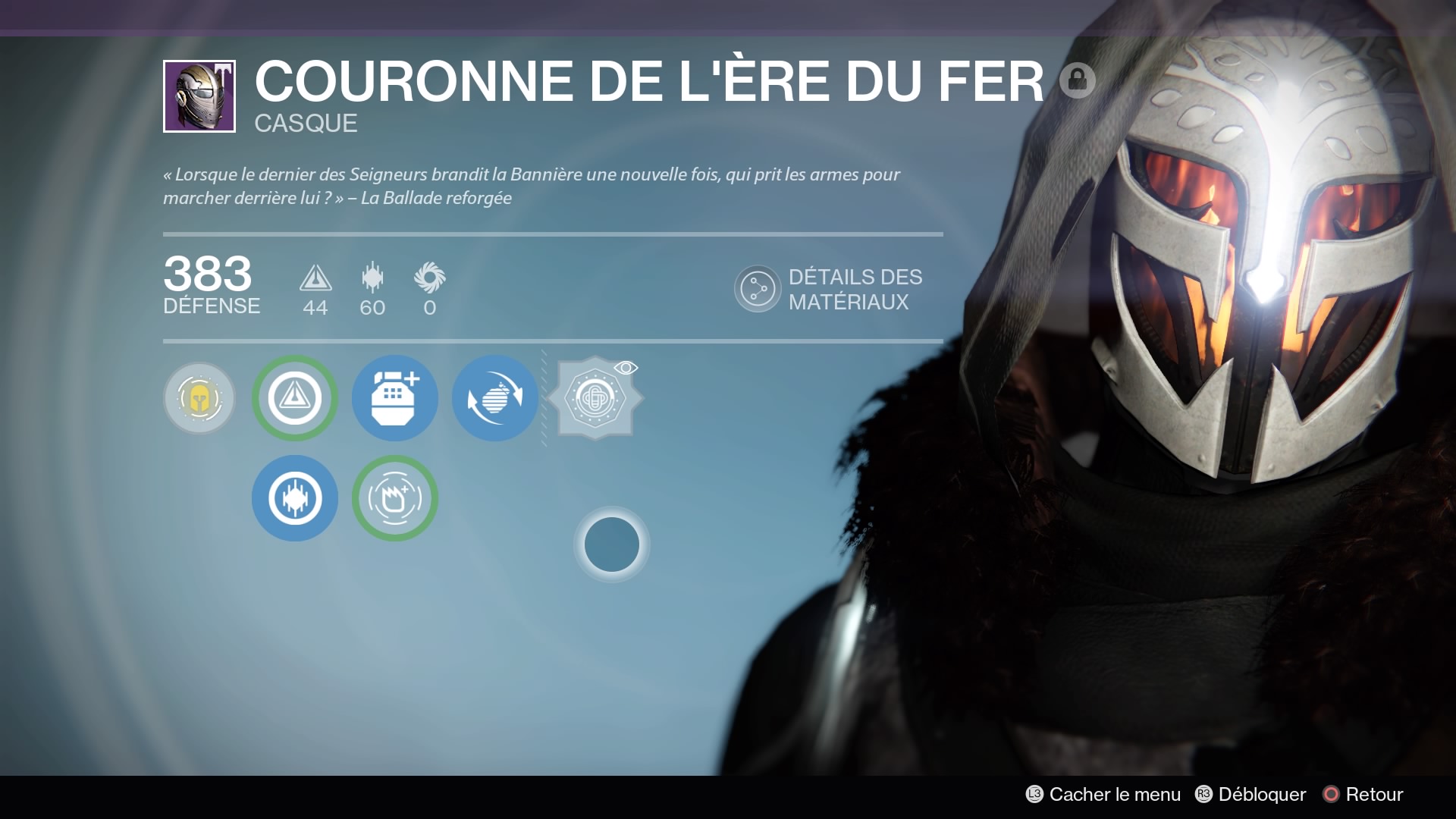Screen dimensions: 1456x819
Task: Activate the green triangle Intellect perk
Action: [x=295, y=398]
